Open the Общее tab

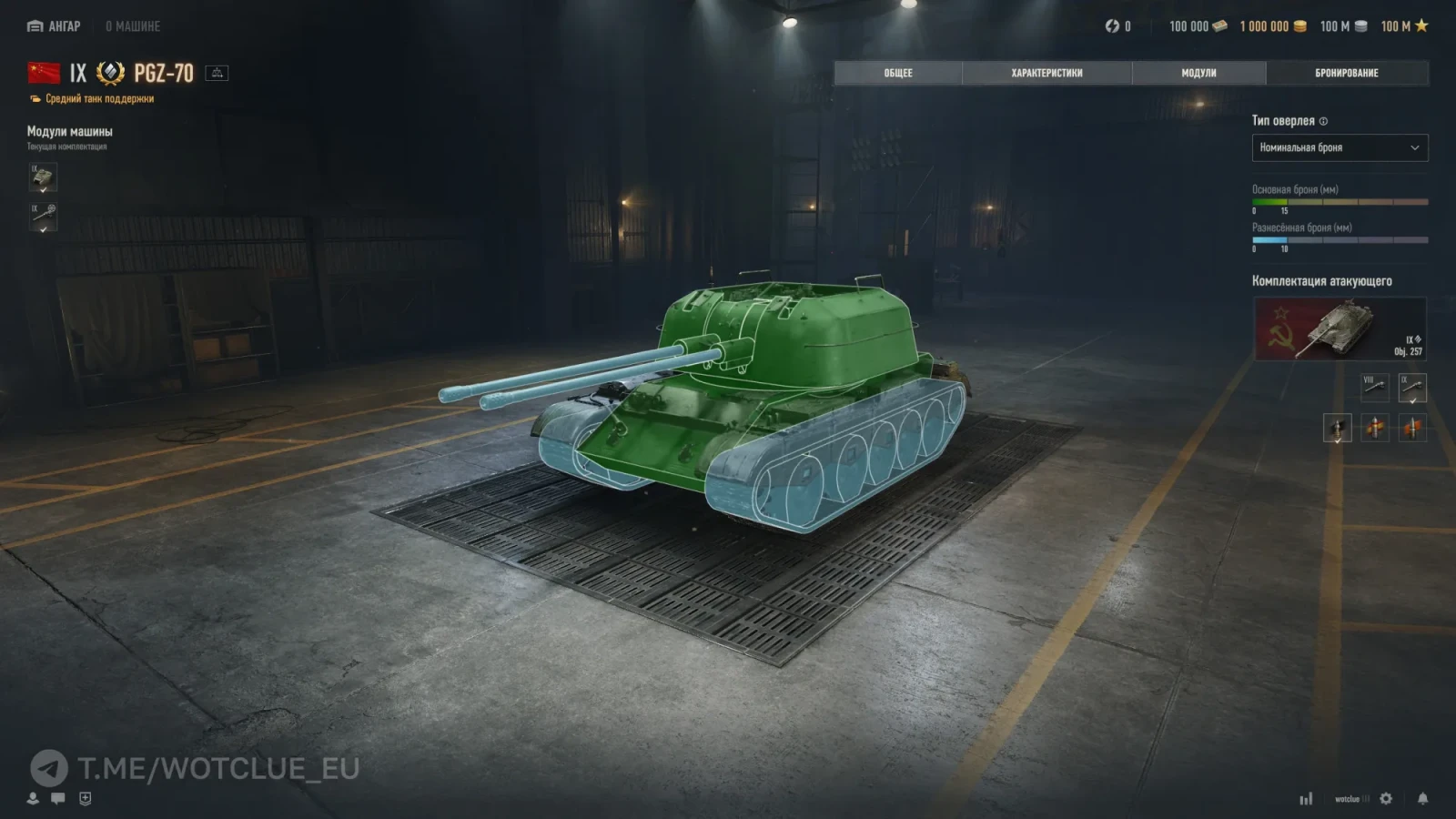897,73
